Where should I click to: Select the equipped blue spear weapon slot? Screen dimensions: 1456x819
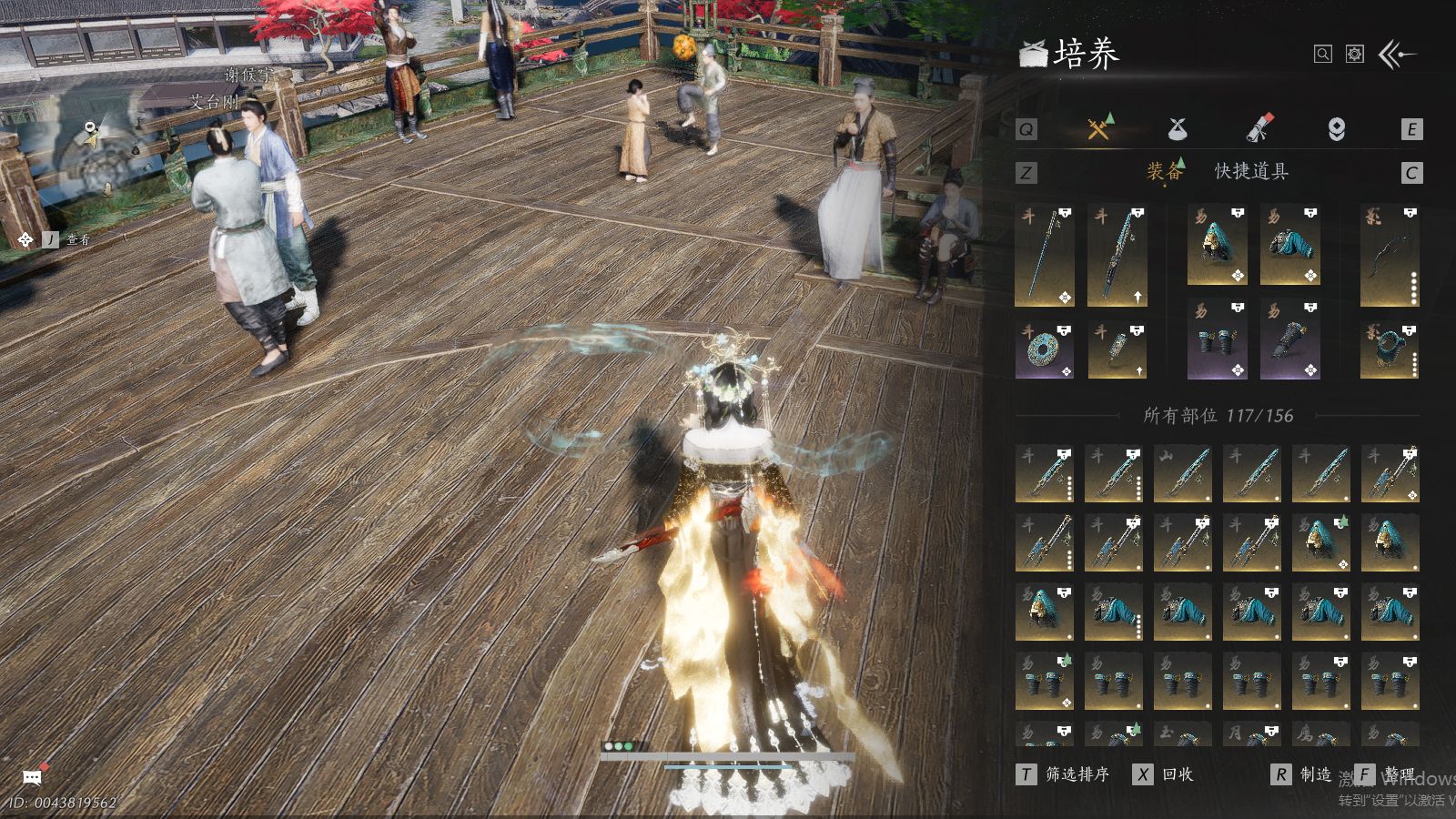(1044, 256)
